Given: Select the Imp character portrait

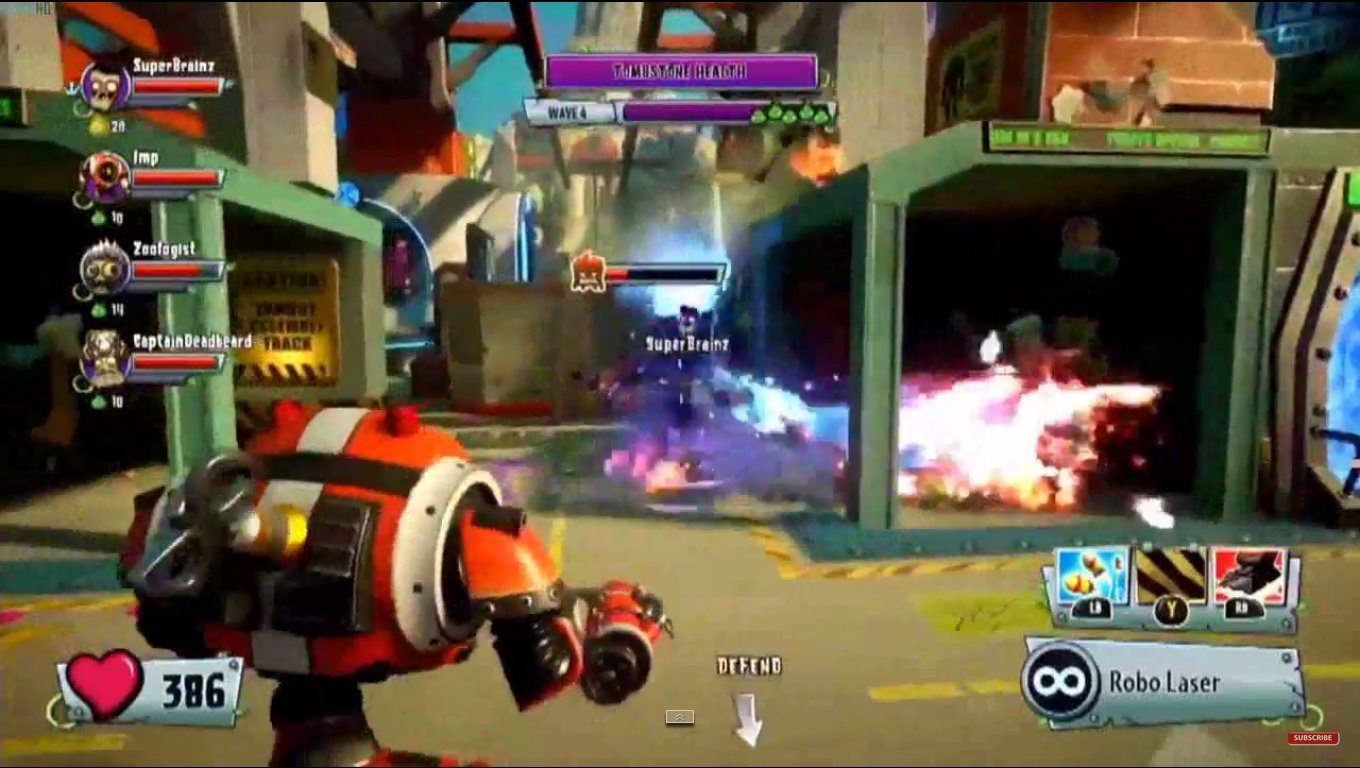Looking at the screenshot, I should tap(103, 172).
